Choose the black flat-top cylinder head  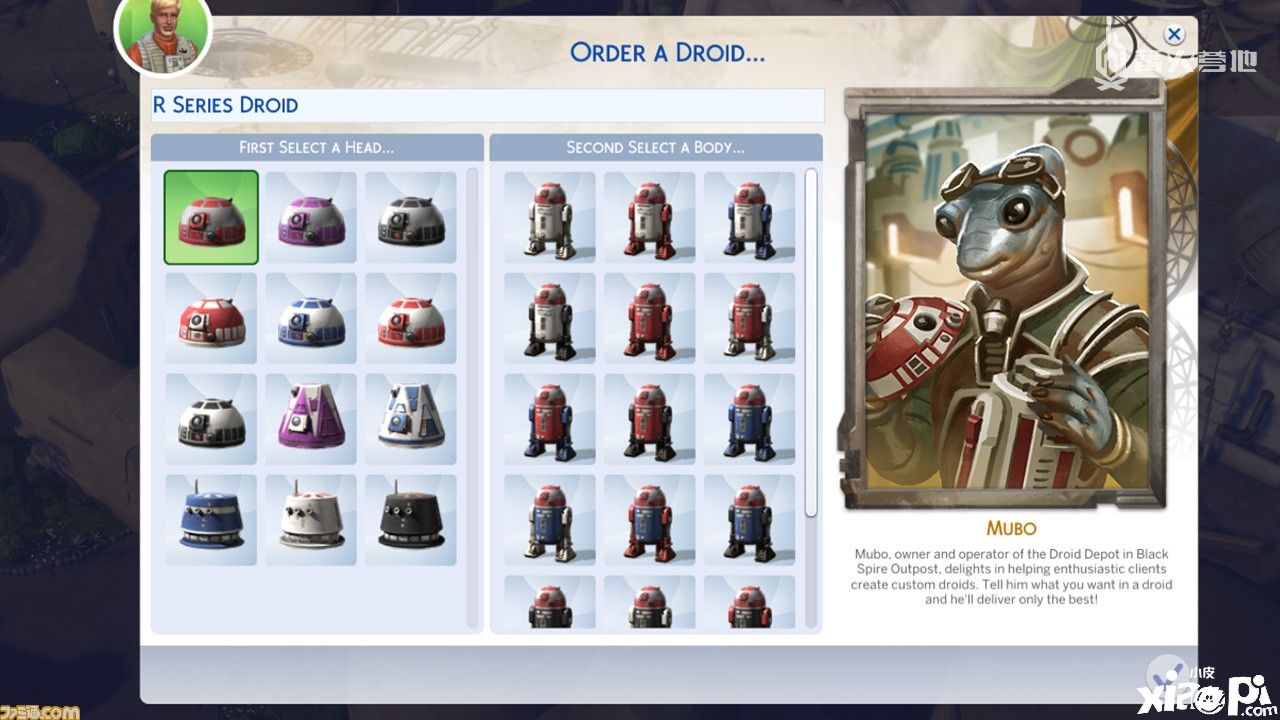coord(411,520)
